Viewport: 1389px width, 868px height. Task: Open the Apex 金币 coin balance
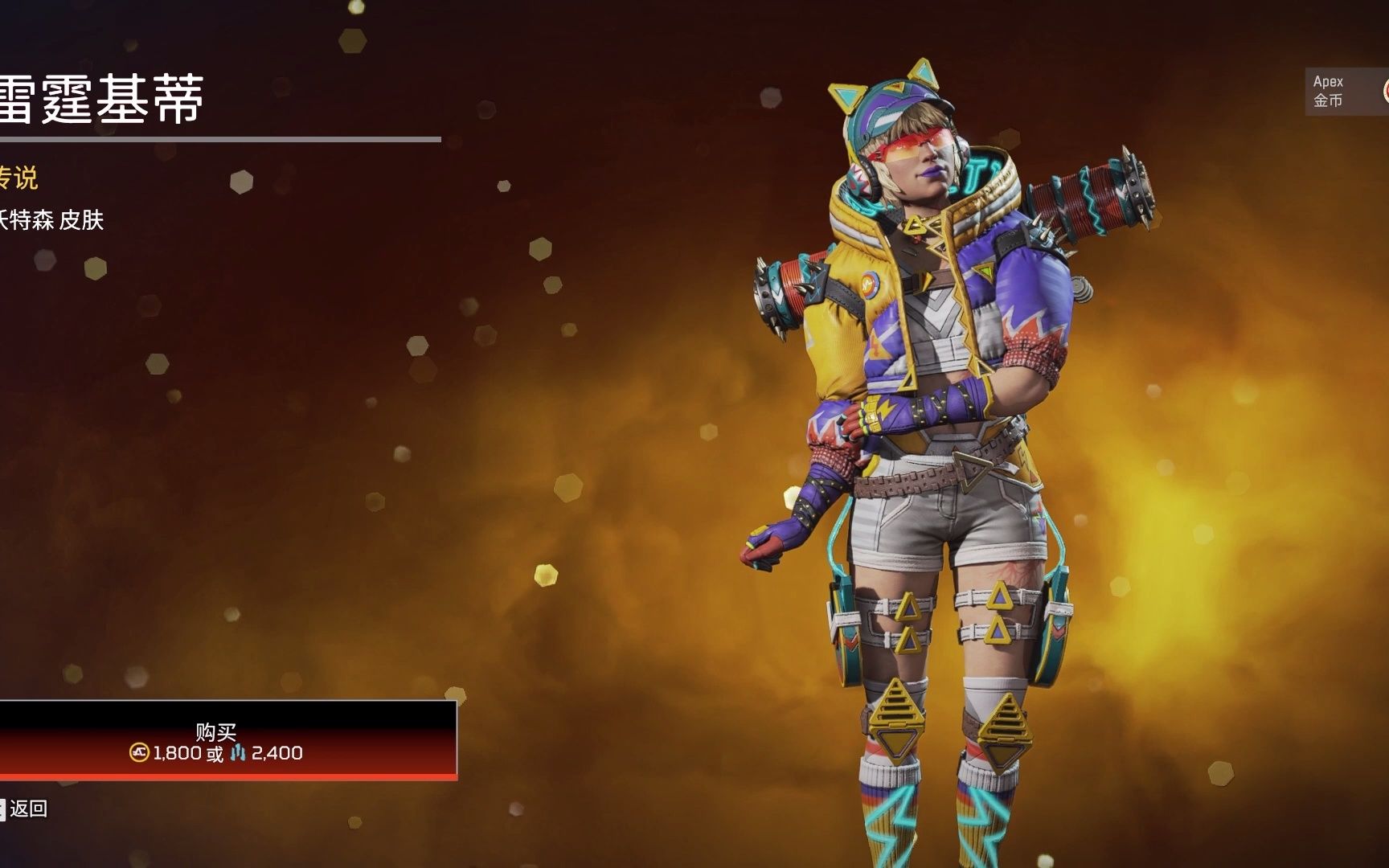pos(1345,91)
